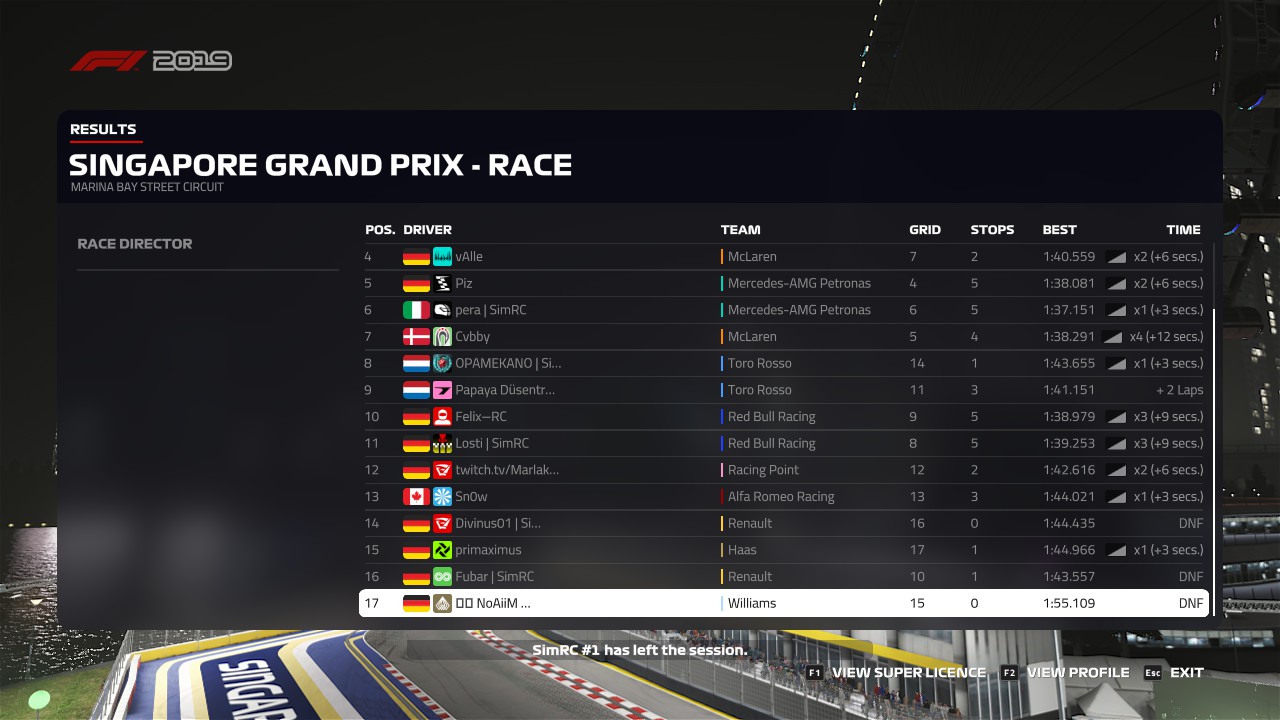Screen dimensions: 1280x720
Task: Select vAlle's result row
Action: (784, 257)
